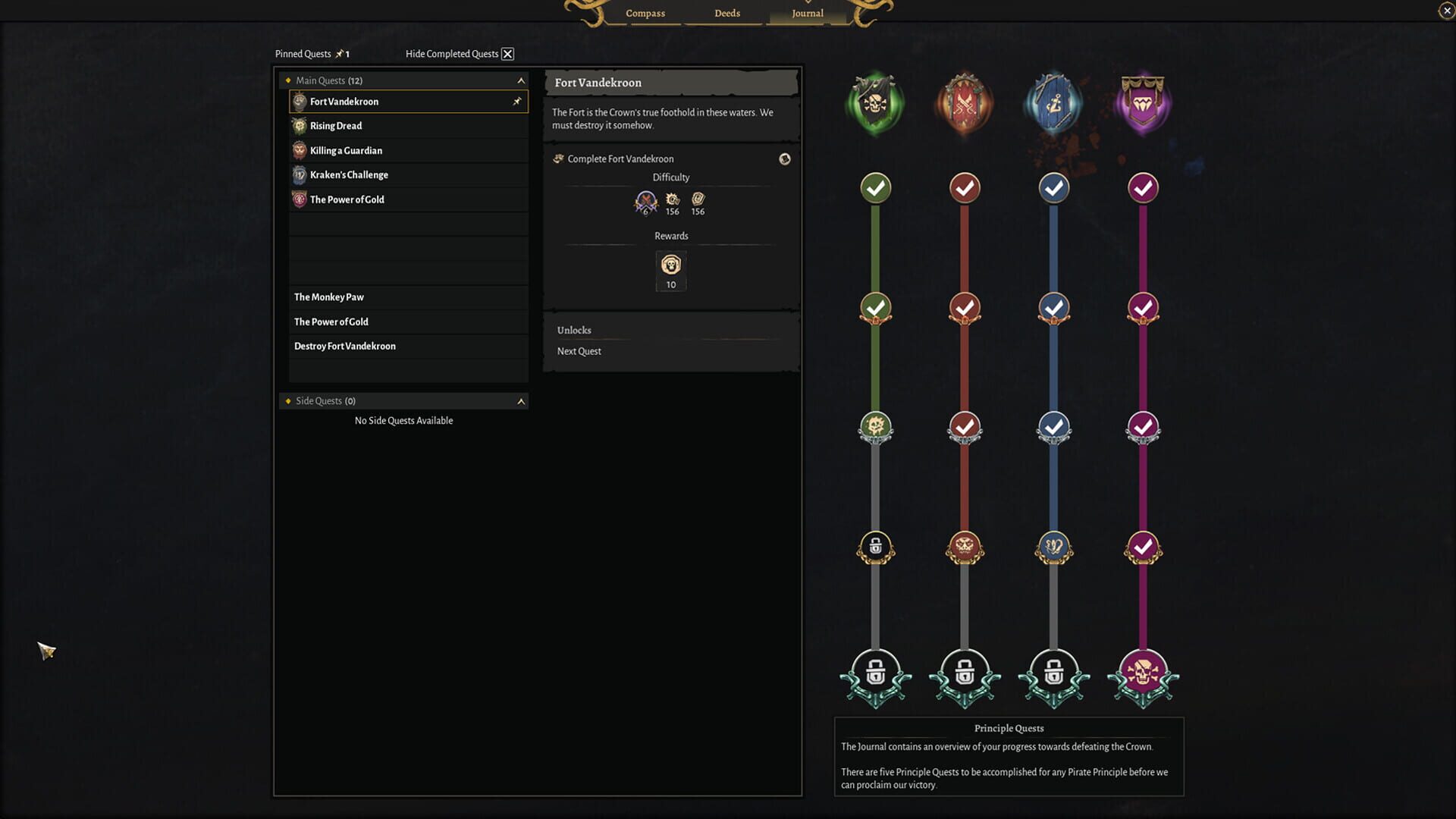Toggle the Hide Completed Quests checkbox

507,53
